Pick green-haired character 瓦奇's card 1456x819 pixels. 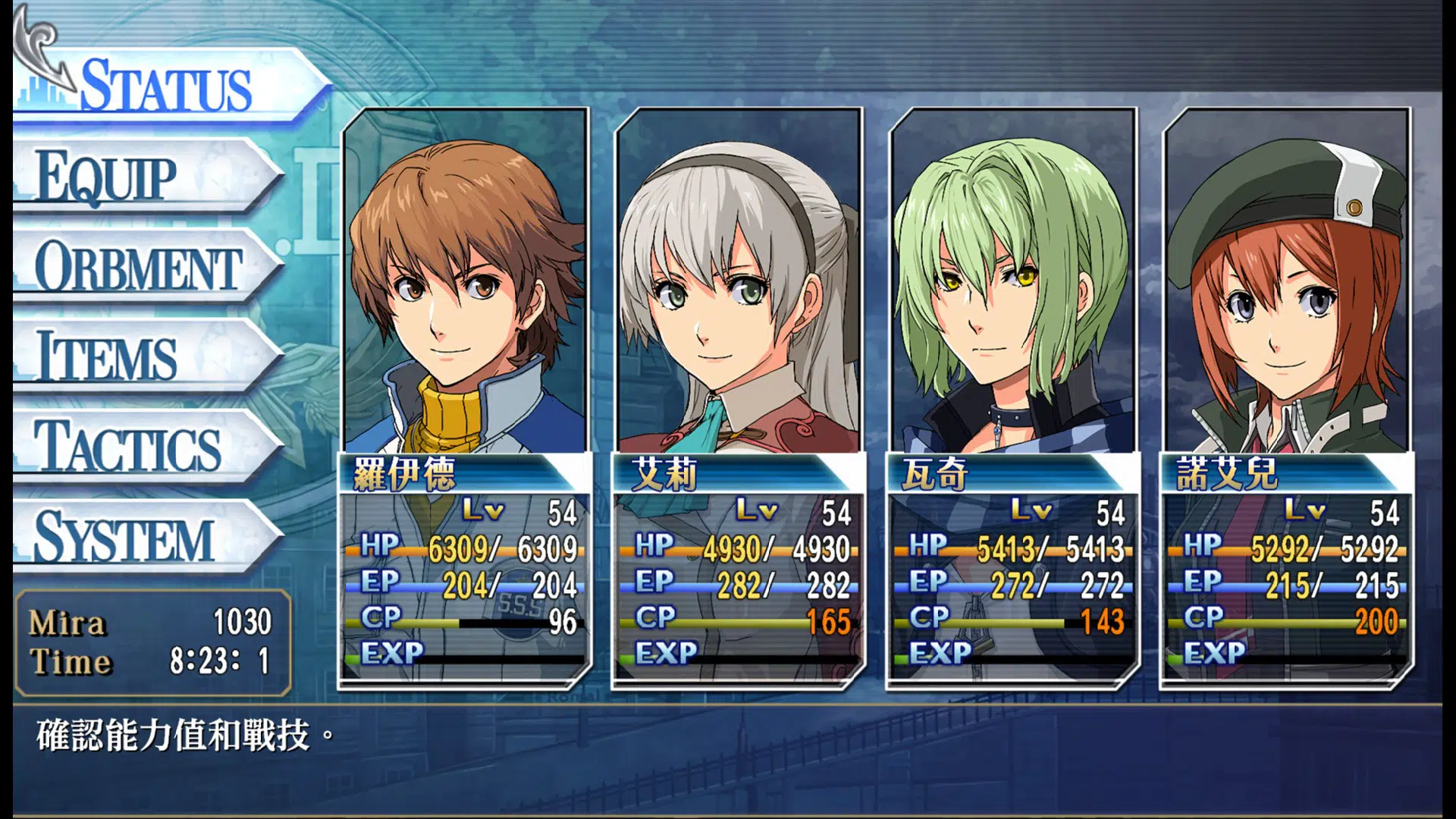1013,398
